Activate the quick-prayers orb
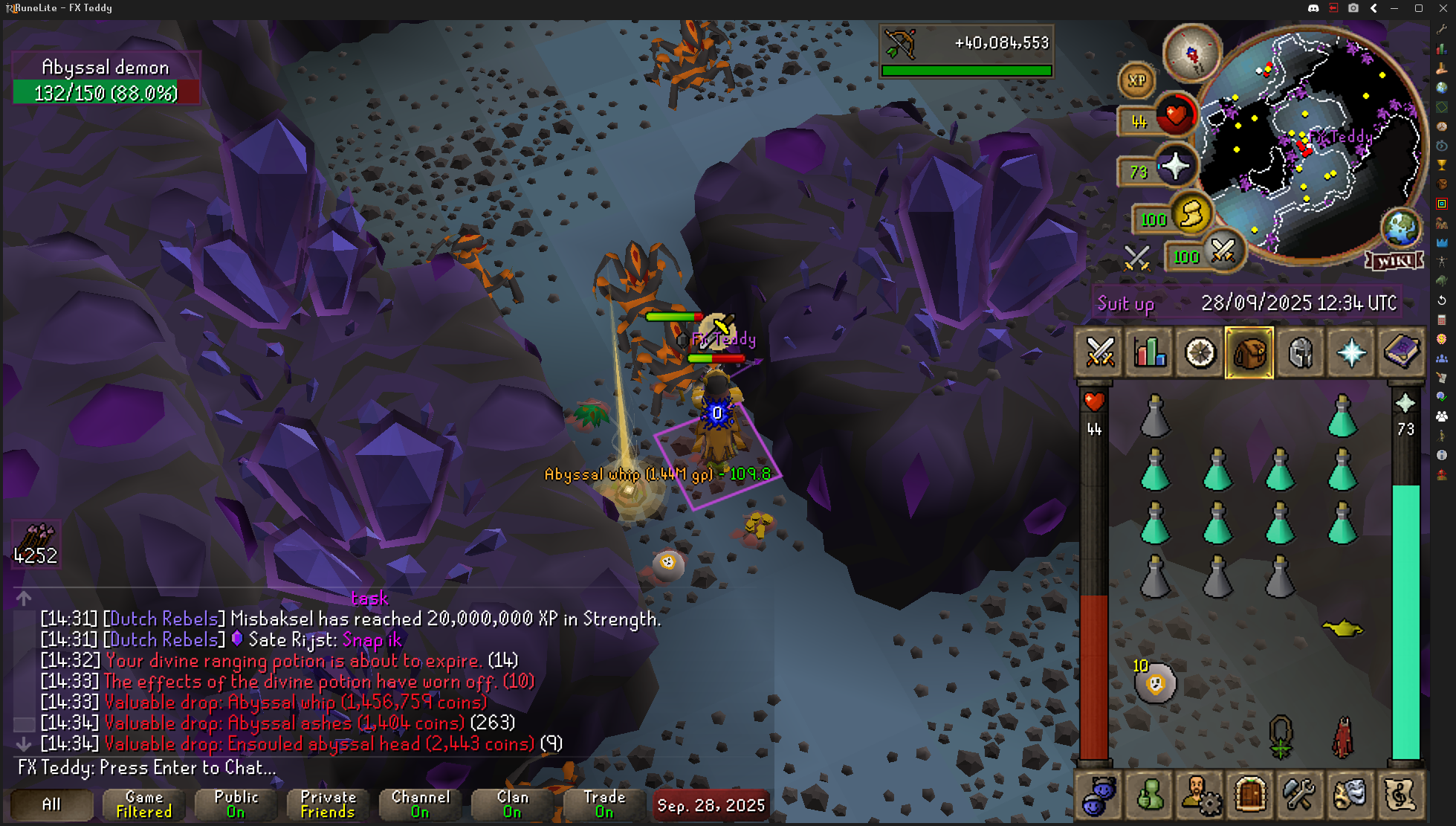Viewport: 1456px width, 826px height. click(1175, 167)
